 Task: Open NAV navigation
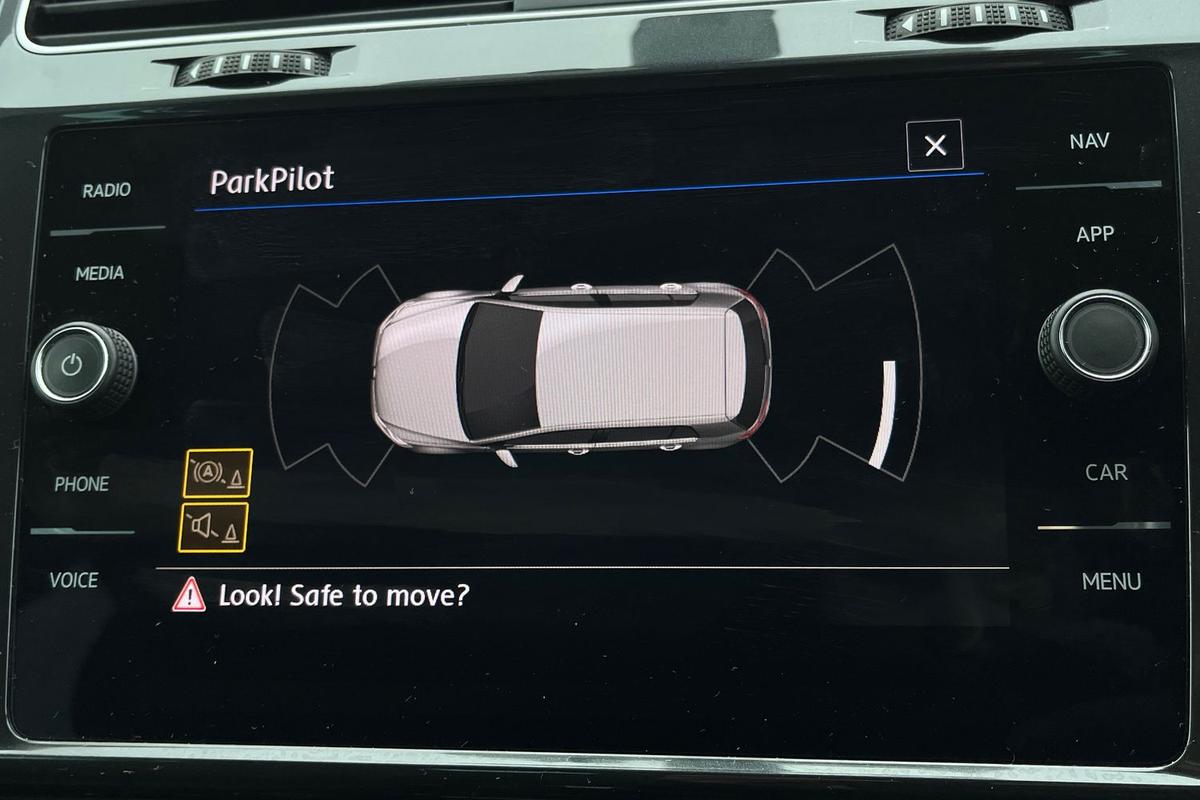[1089, 141]
